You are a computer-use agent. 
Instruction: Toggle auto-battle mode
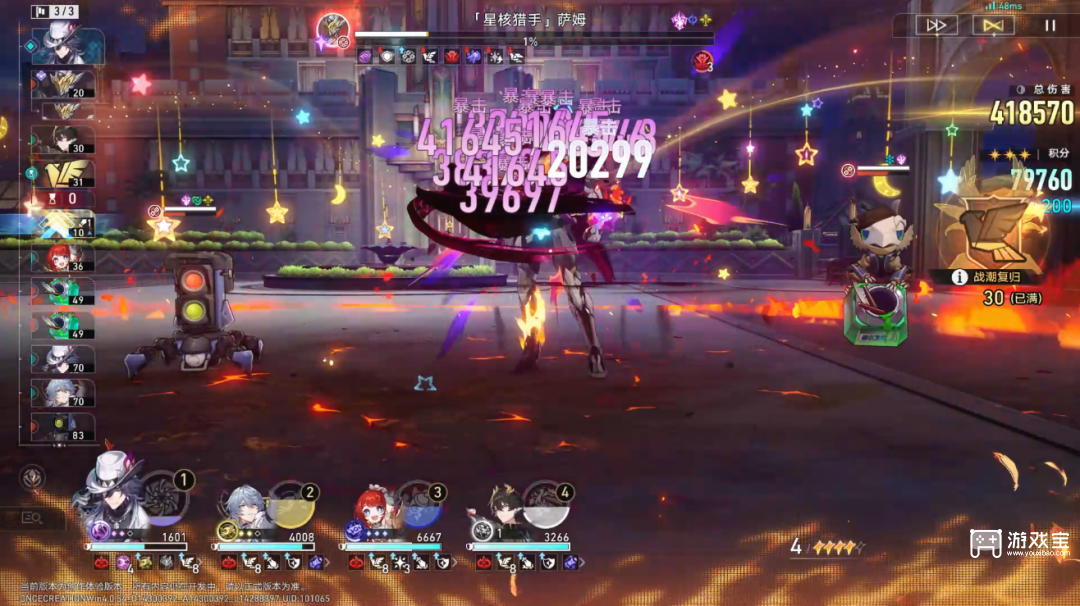pos(992,26)
